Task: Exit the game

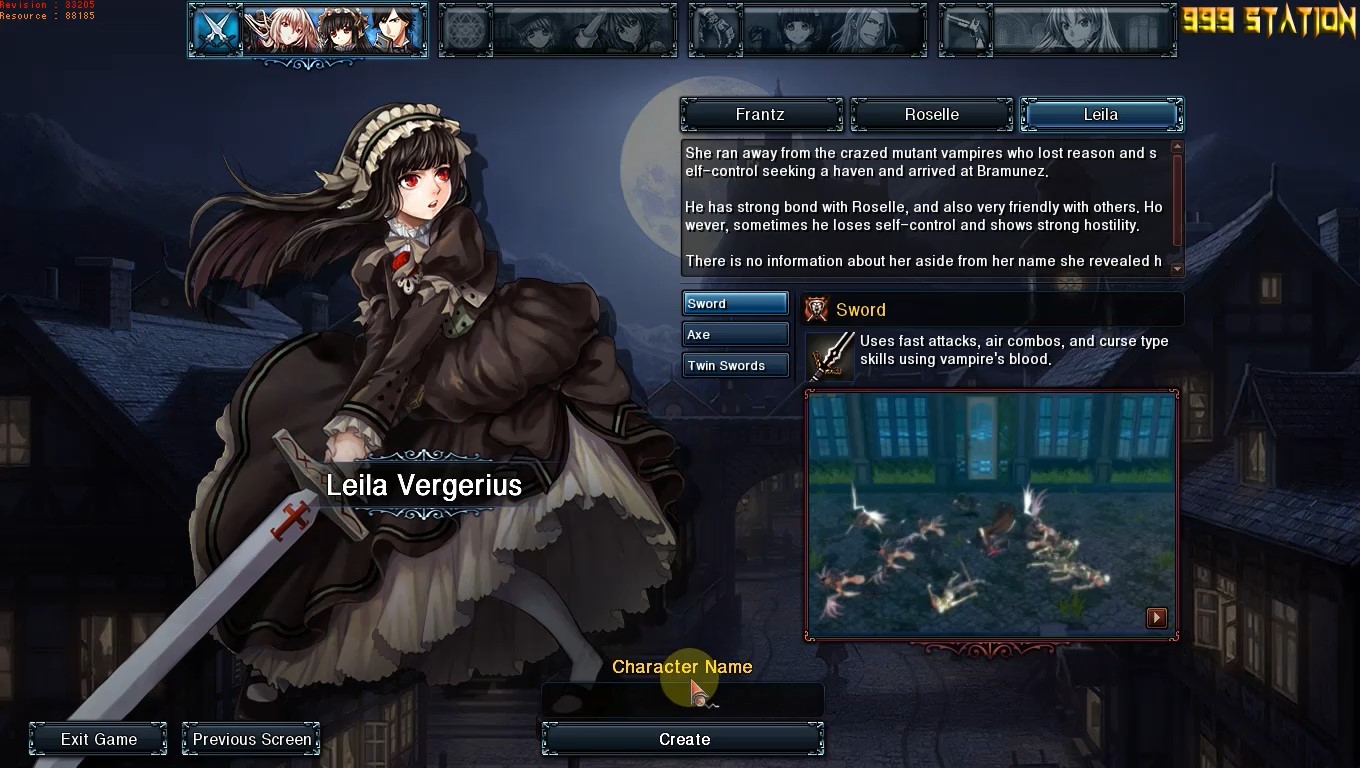Action: coord(98,740)
